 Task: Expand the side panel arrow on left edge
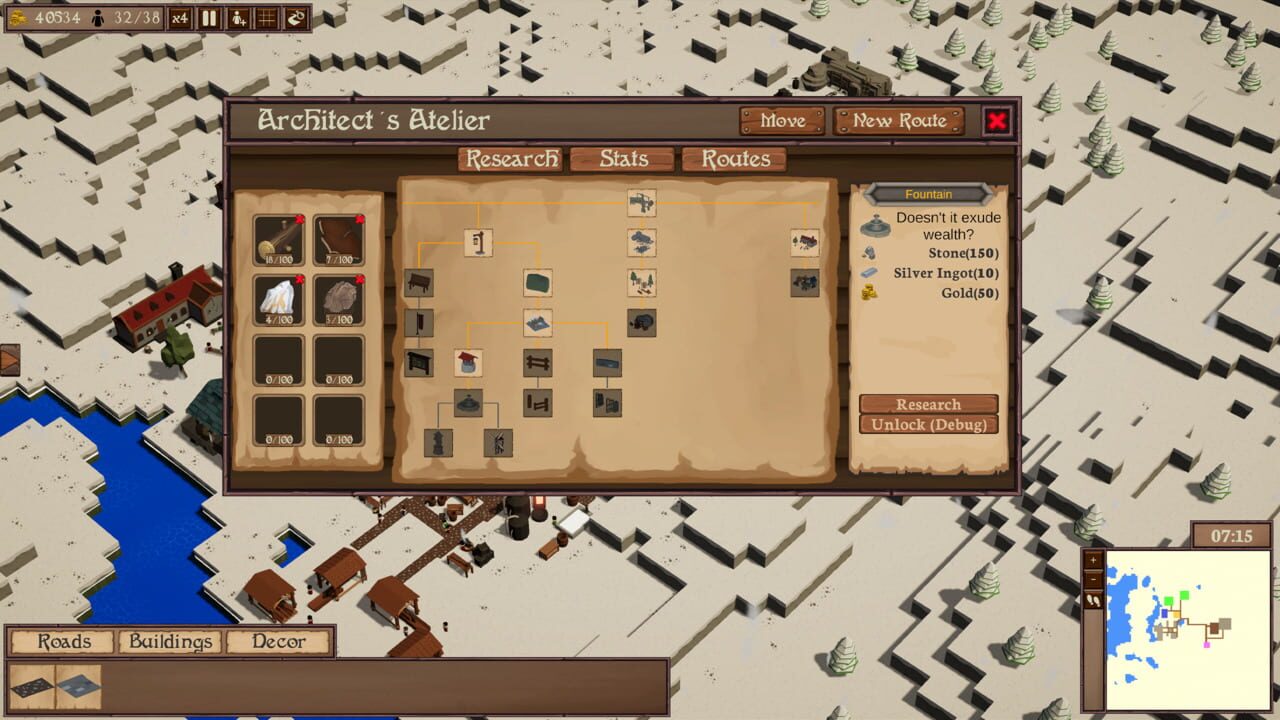pos(9,359)
